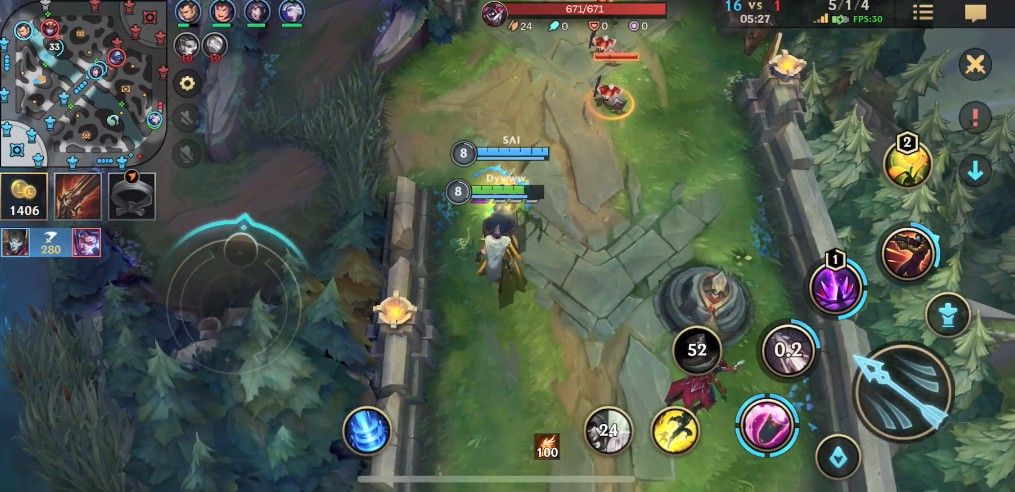Open the scoreboard list icon
1015x492 pixels.
922,13
